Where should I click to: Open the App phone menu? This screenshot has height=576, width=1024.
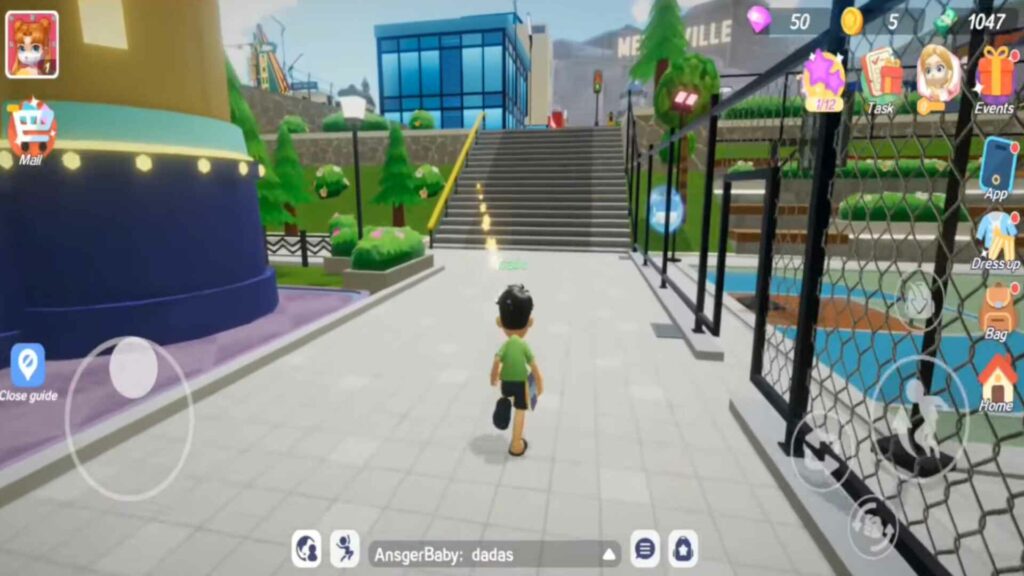[997, 168]
